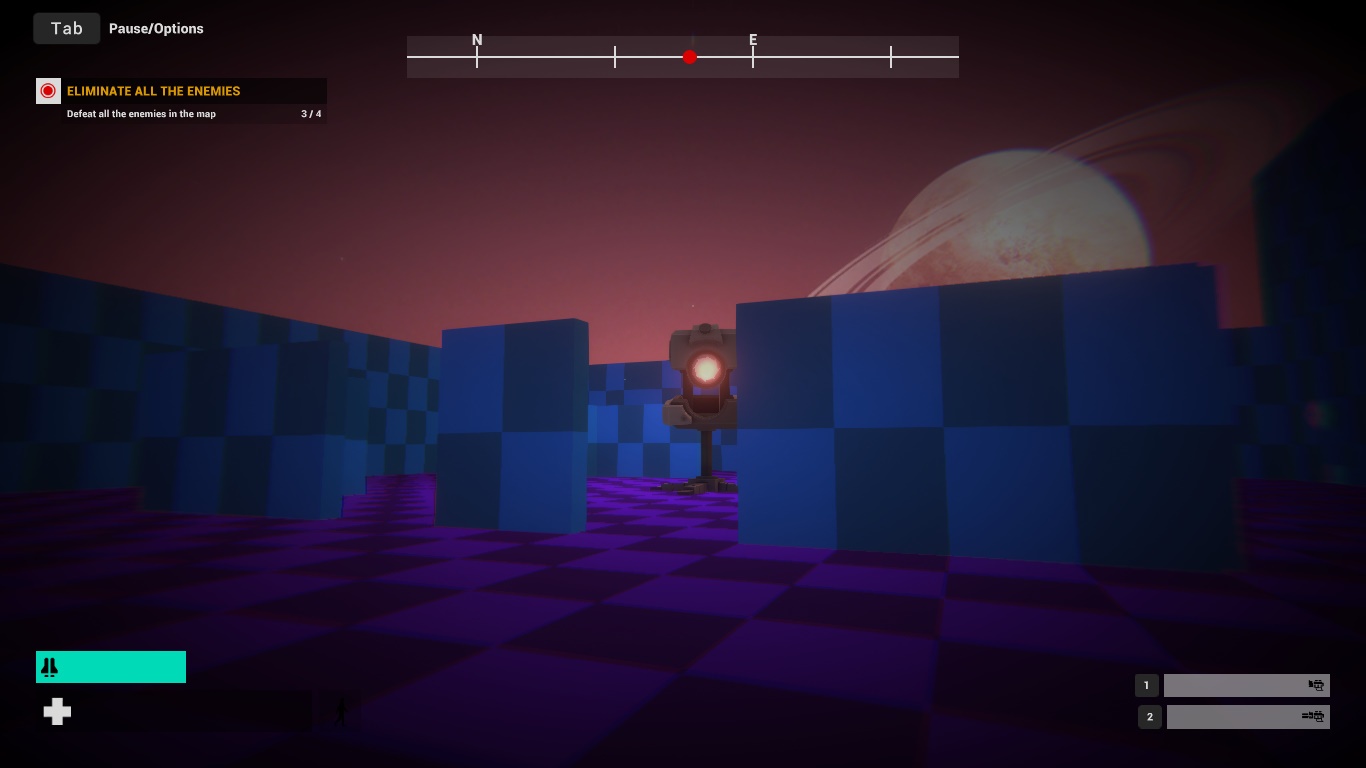Select the ELIMINATE ALL THE ENEMIES quest header
Image resolution: width=1366 pixels, height=768 pixels.
click(x=153, y=91)
